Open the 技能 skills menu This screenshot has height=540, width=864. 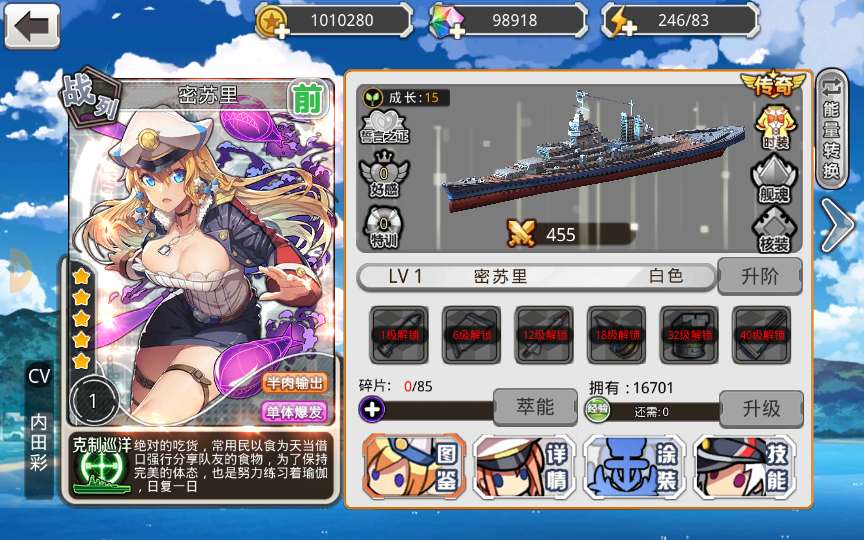[x=744, y=467]
